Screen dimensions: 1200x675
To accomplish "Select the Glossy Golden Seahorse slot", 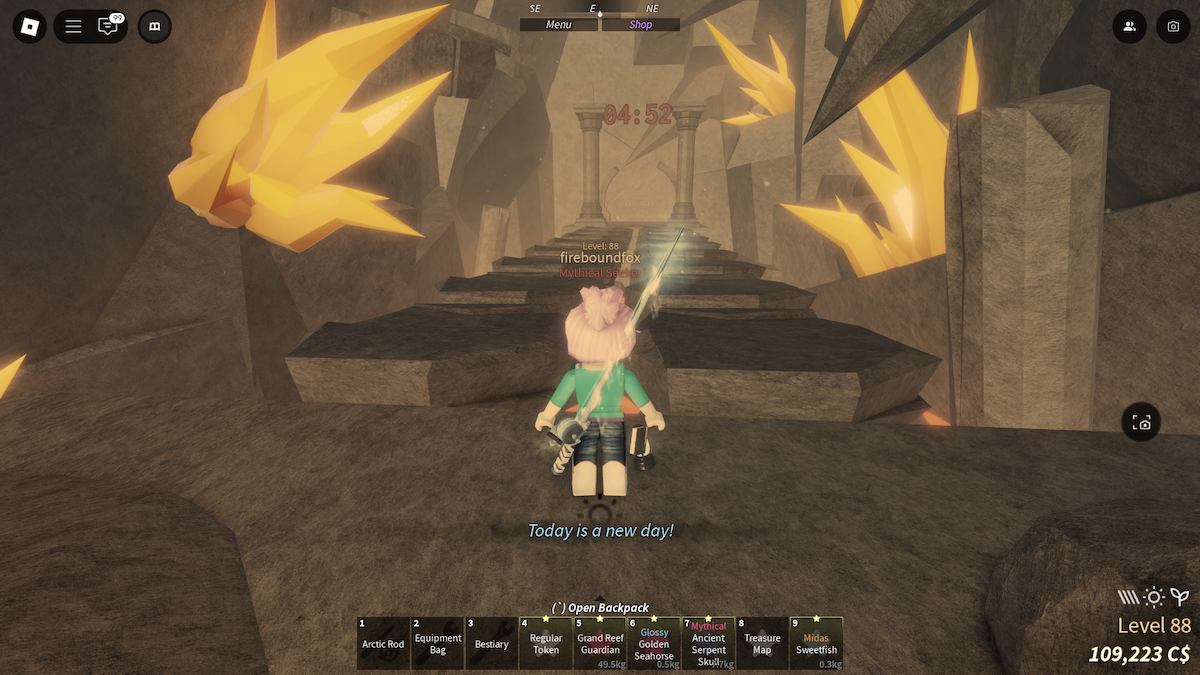I will click(654, 643).
